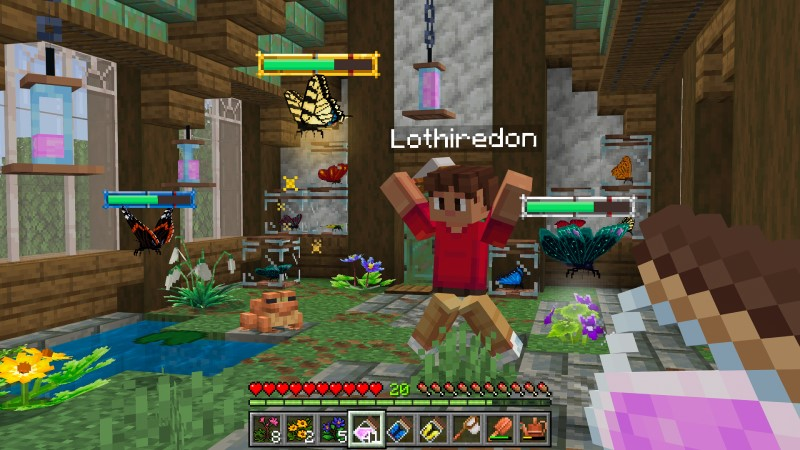Image resolution: width=800 pixels, height=450 pixels.
Task: Select the pink flowers hotbar slot
Action: [x=265, y=429]
